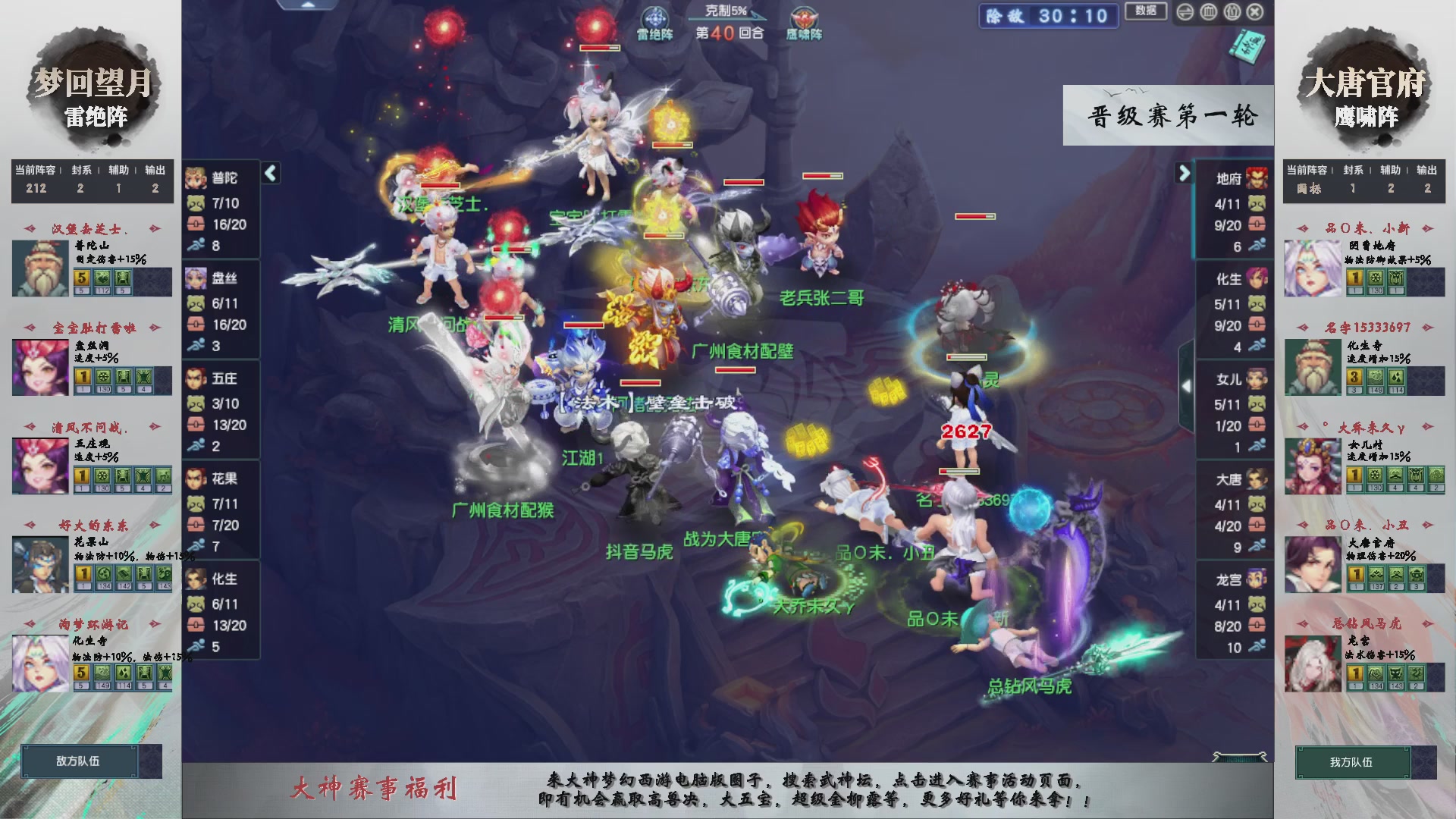The width and height of the screenshot is (1456, 819).
Task: Expand the small side arrow near the 女儿 entry
Action: (1188, 386)
